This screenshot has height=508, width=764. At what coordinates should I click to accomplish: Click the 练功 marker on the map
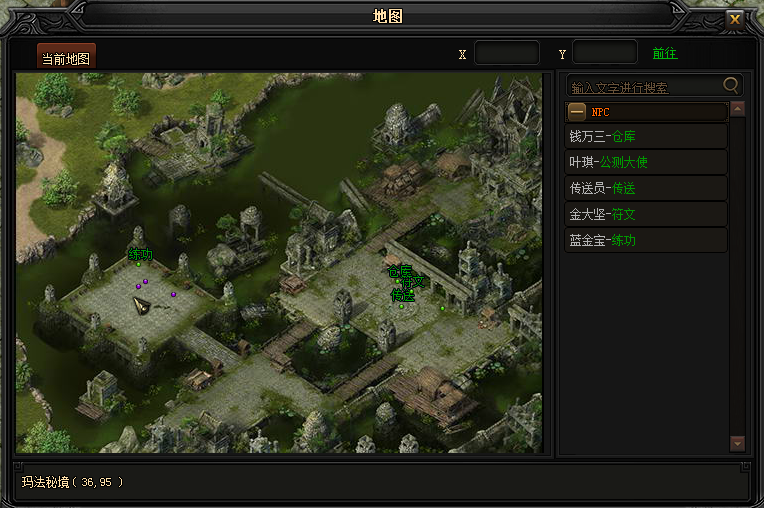click(x=140, y=255)
